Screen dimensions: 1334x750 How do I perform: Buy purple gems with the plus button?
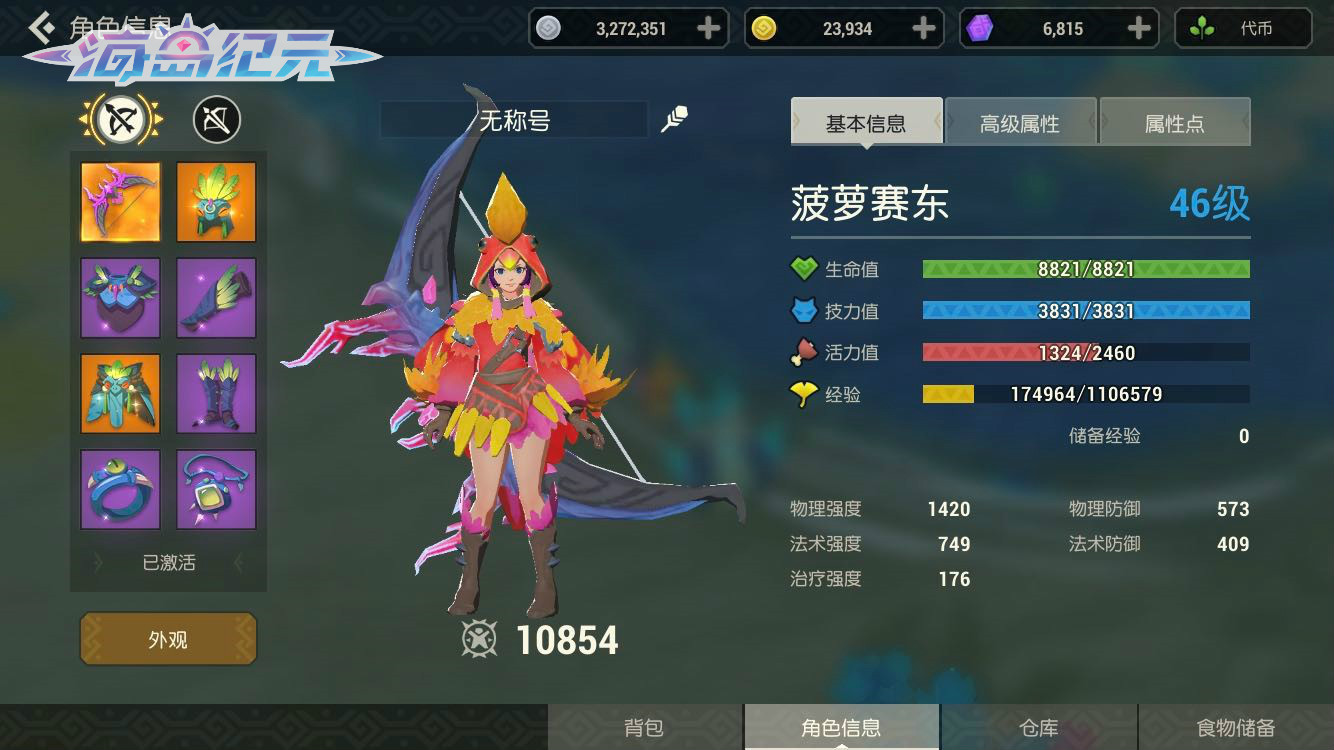coord(1139,29)
